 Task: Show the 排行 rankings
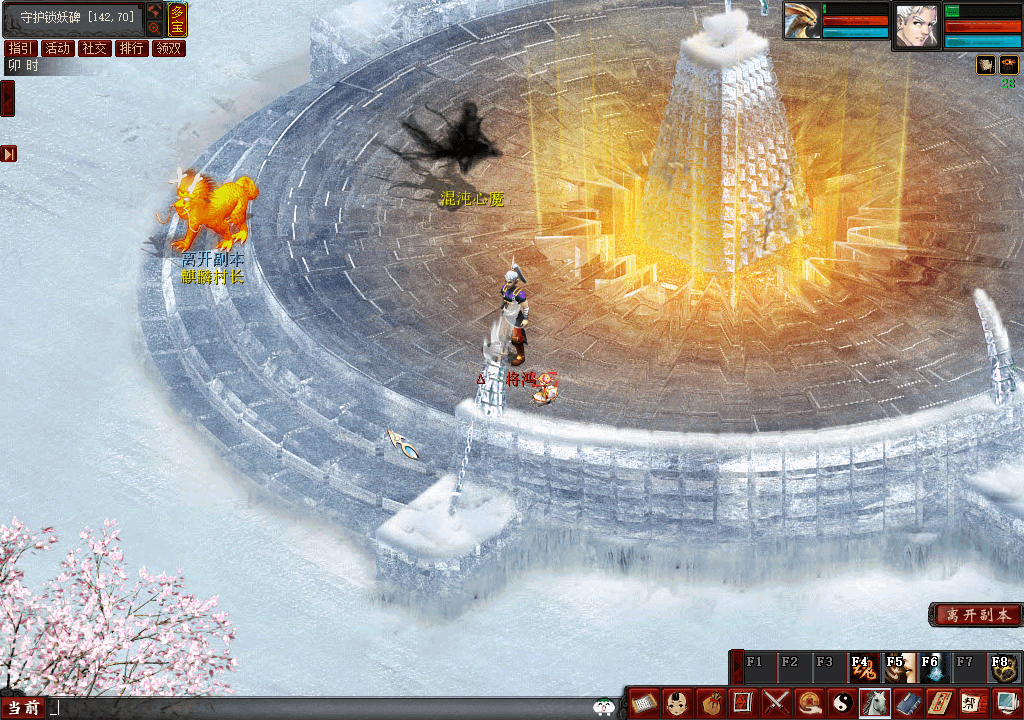pos(132,48)
